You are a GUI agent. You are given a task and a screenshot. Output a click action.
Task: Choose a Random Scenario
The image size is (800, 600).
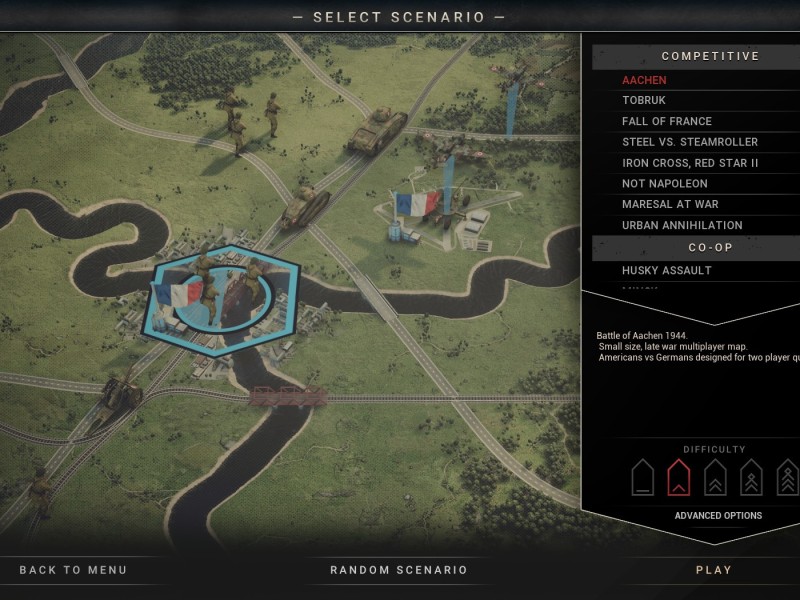pos(399,570)
